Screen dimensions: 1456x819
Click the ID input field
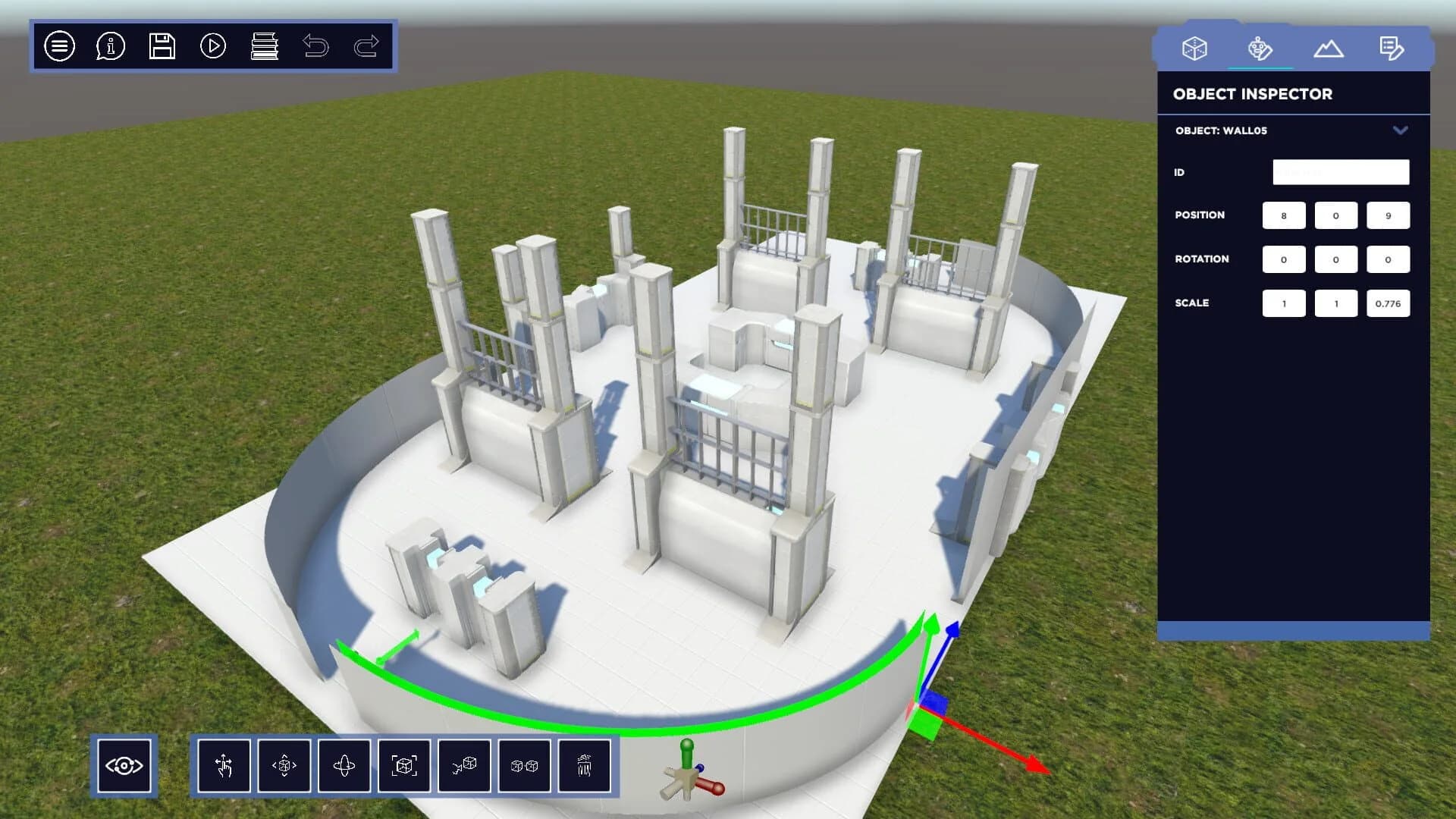click(1340, 172)
